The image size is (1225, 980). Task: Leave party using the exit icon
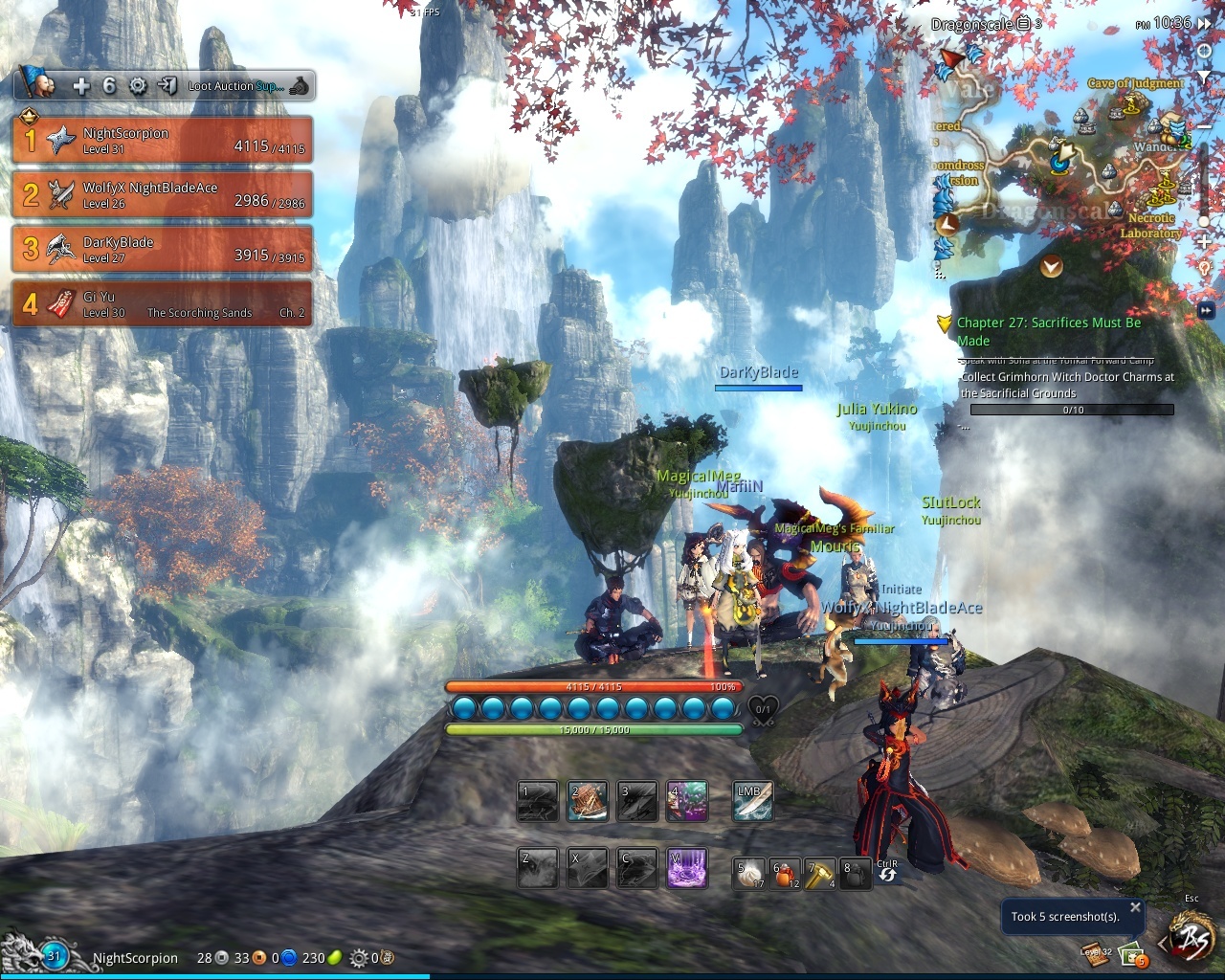coord(167,86)
